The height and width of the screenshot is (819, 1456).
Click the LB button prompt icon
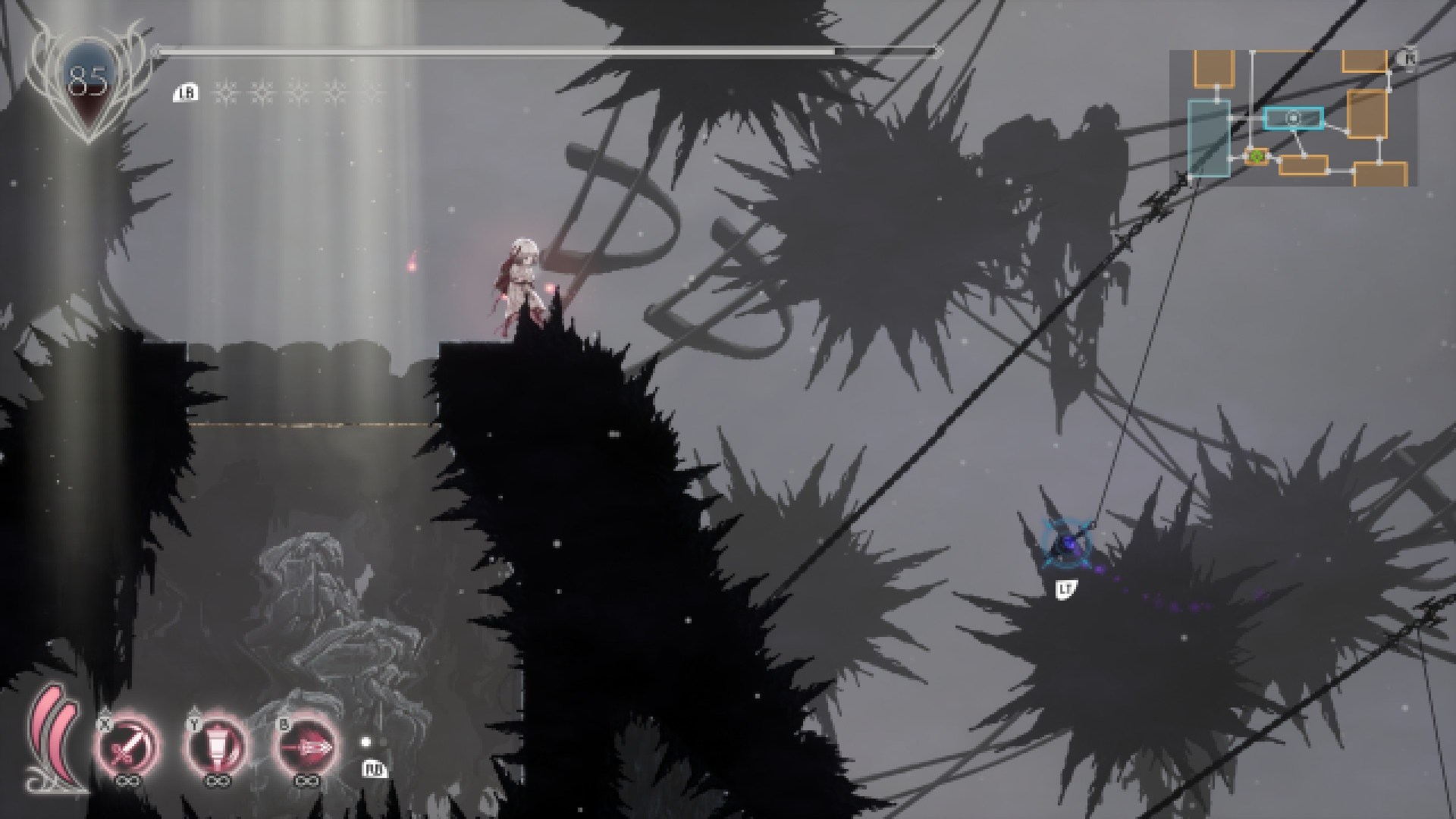(186, 93)
